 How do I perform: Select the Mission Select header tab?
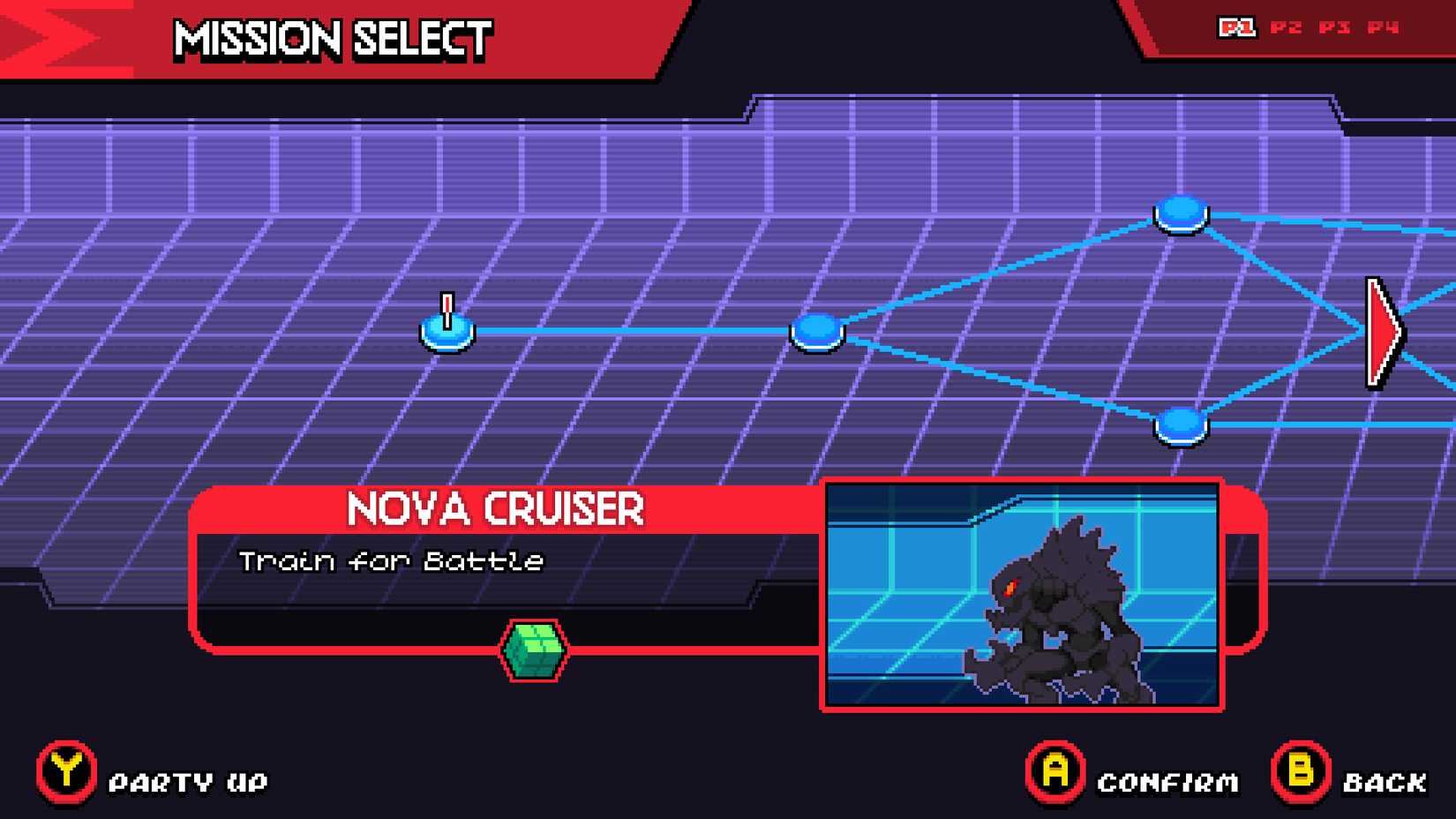pyautogui.click(x=330, y=39)
